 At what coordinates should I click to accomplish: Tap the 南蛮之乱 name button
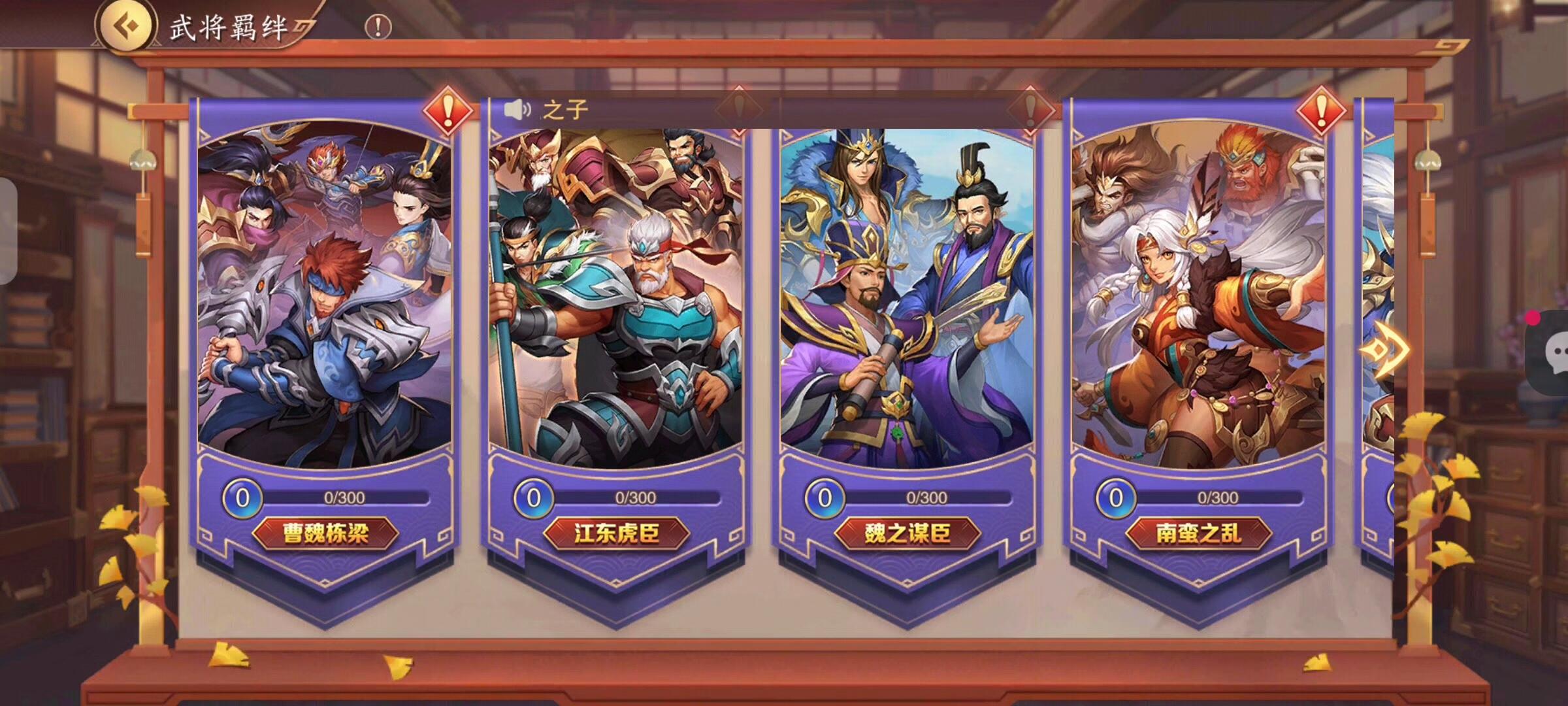point(1198,533)
